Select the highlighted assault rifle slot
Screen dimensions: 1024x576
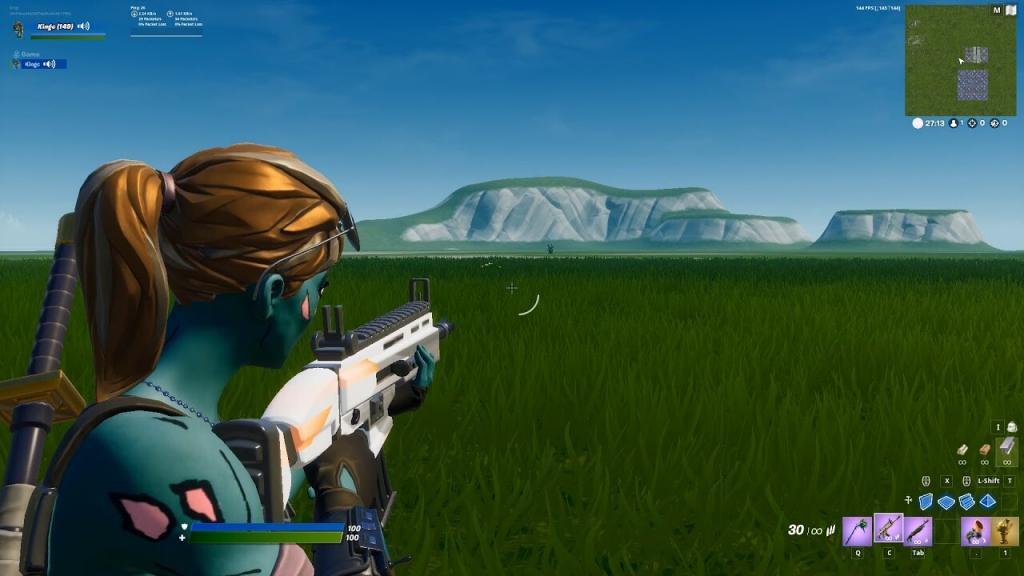888,529
